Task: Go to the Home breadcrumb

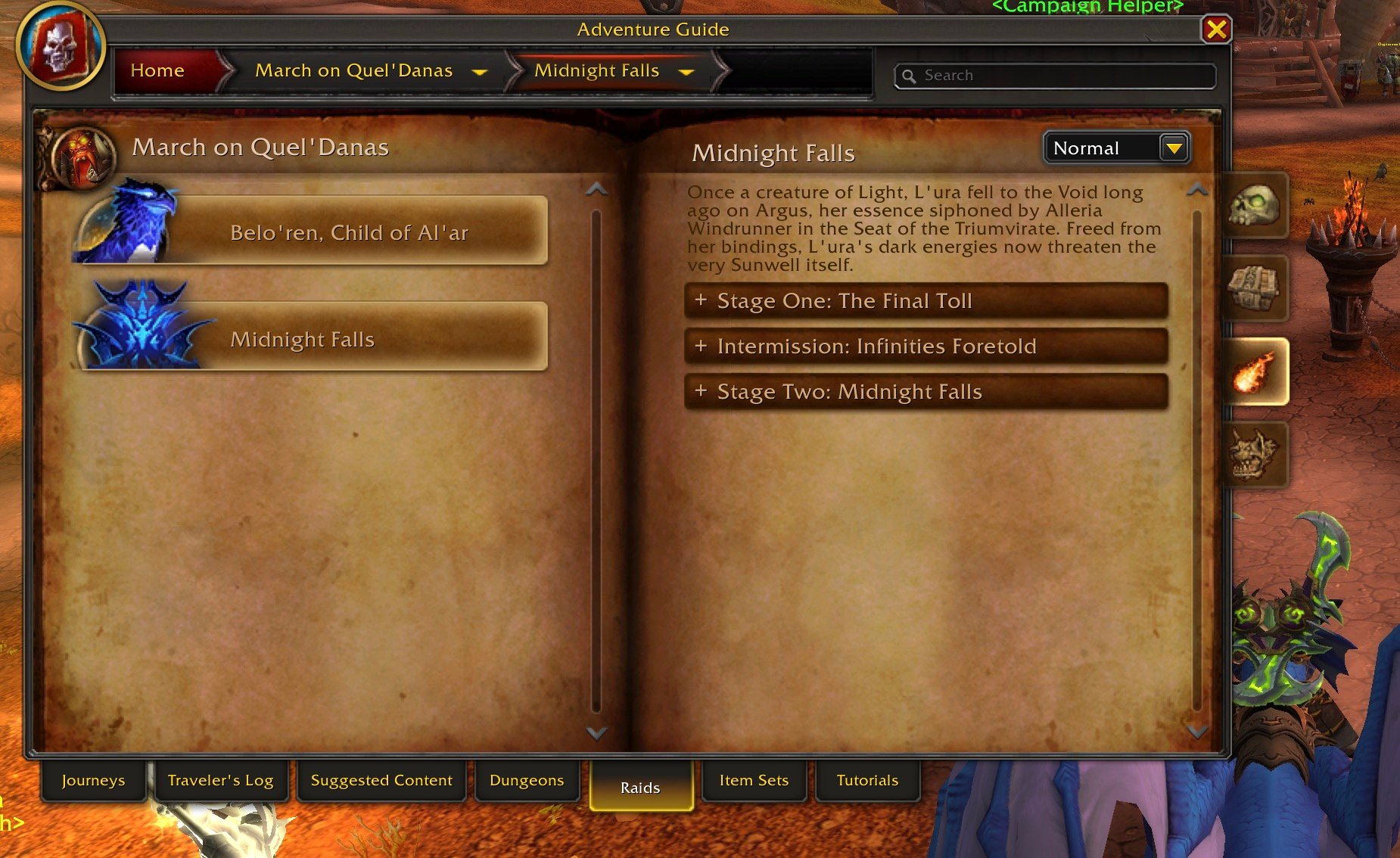Action: pos(157,70)
